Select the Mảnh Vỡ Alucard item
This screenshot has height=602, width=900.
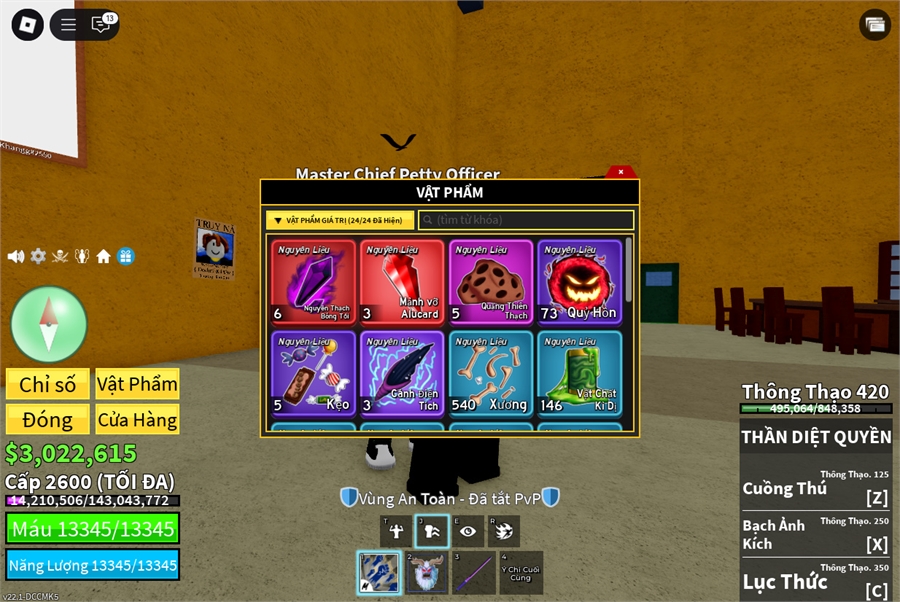coord(402,282)
